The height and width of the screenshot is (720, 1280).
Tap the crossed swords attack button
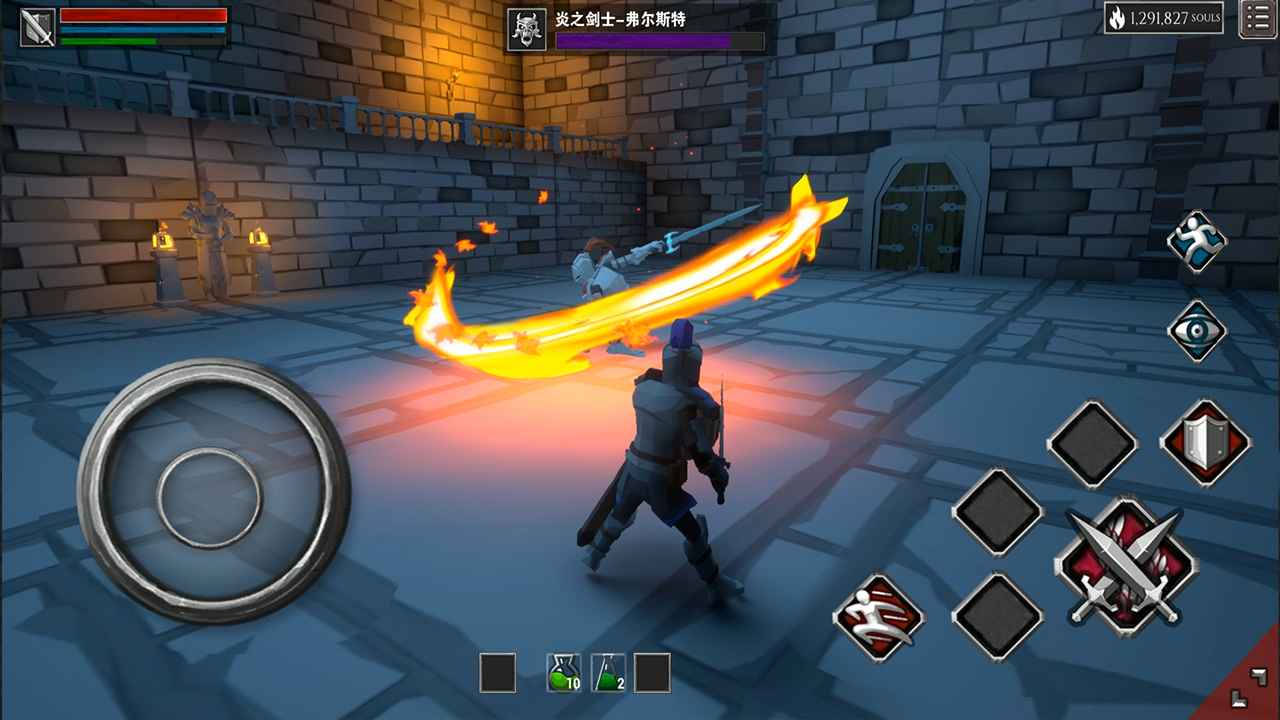pyautogui.click(x=1125, y=567)
